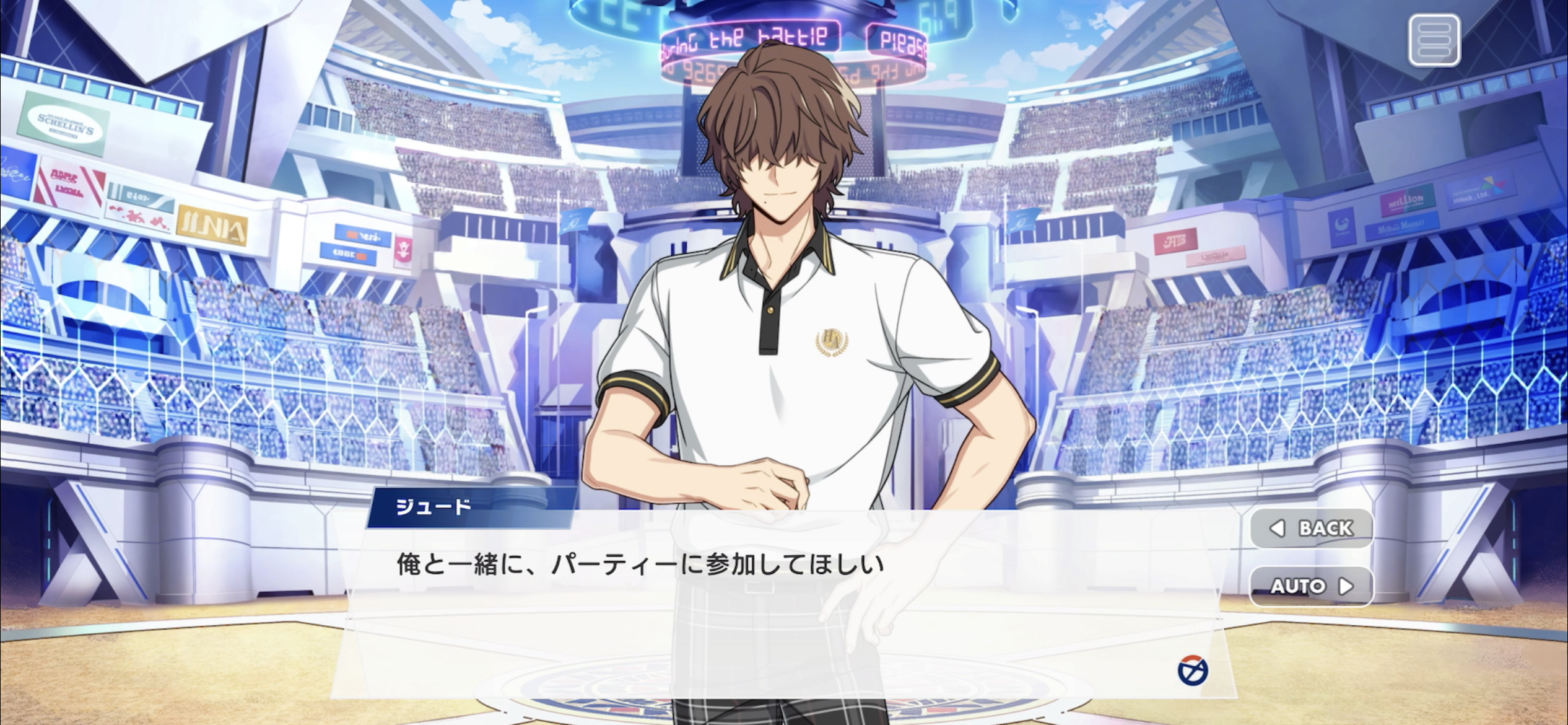The width and height of the screenshot is (1568, 725).
Task: Tap the circular next-line indicator icon
Action: [1192, 670]
